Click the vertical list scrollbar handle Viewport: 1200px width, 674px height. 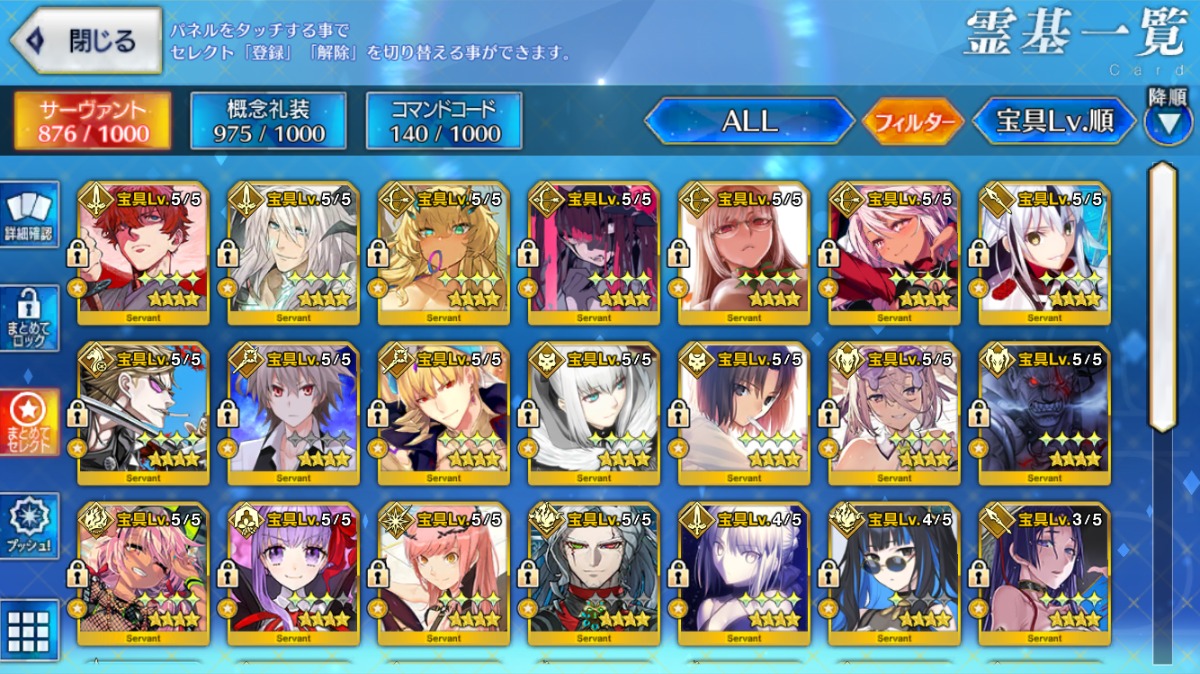click(x=1162, y=296)
